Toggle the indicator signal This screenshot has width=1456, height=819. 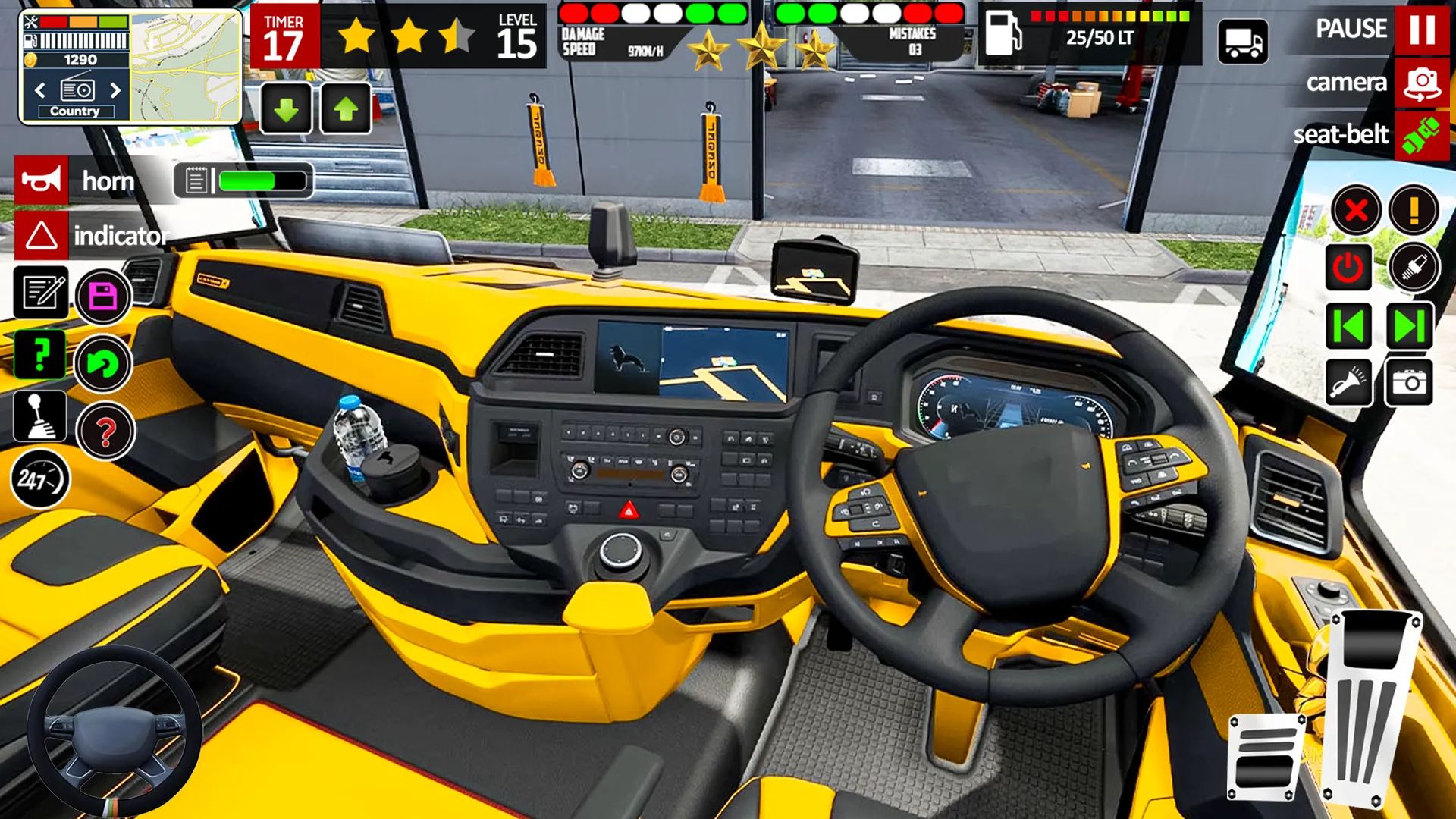42,235
